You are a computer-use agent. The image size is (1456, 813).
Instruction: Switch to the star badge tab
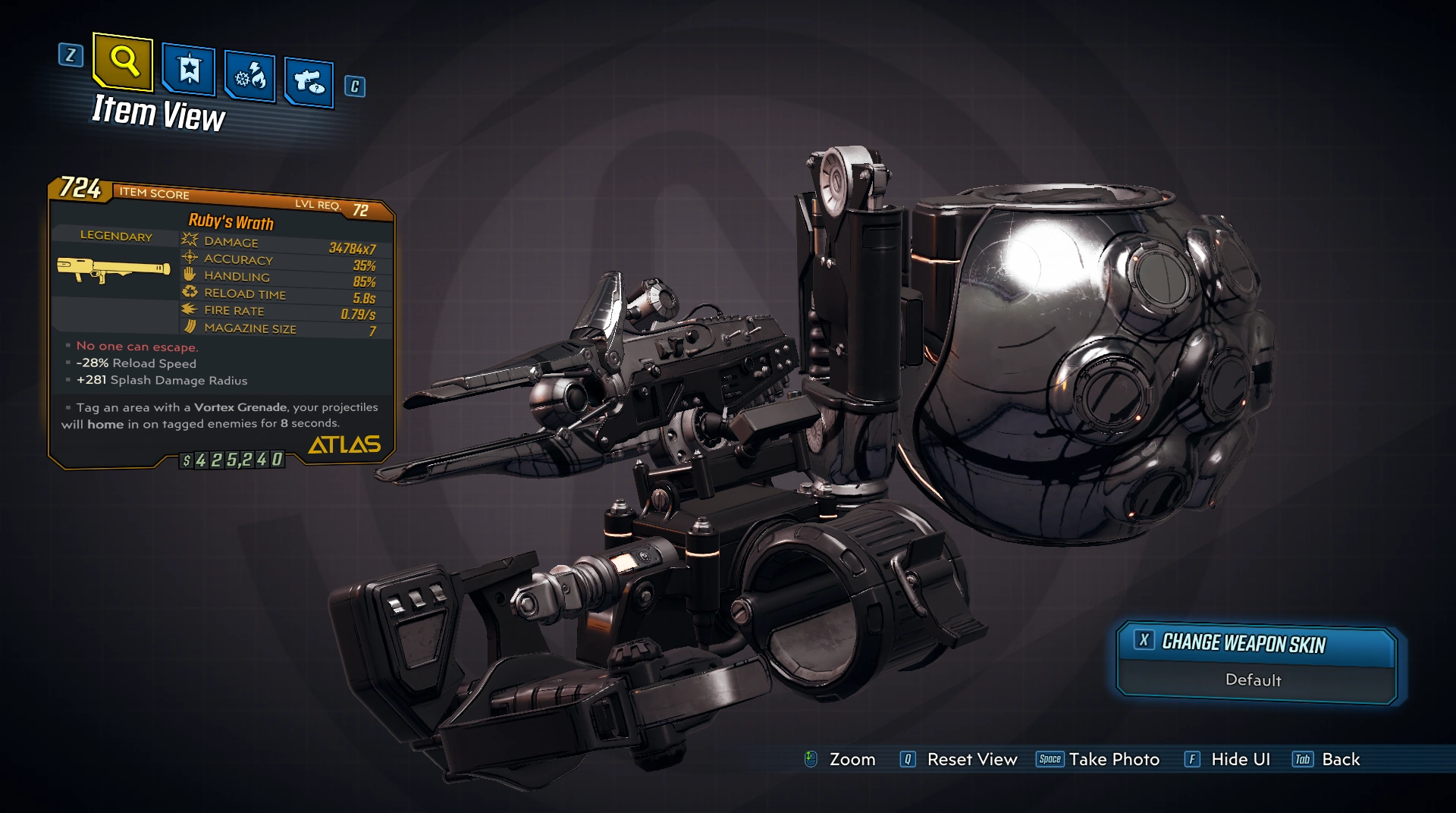[x=189, y=71]
